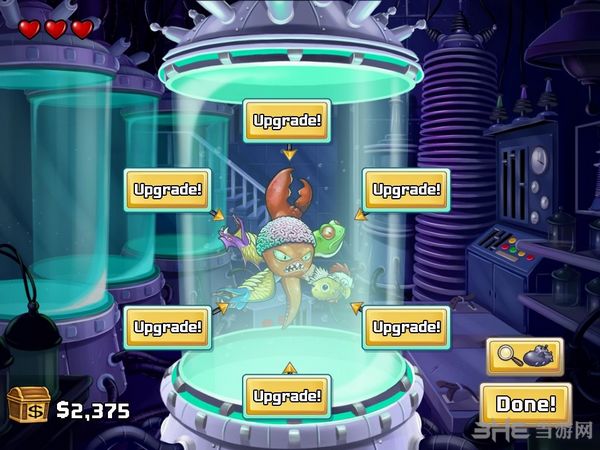The image size is (600, 450).
Task: Upgrade the blue-tipped yellow tail part
Action: (x=167, y=326)
